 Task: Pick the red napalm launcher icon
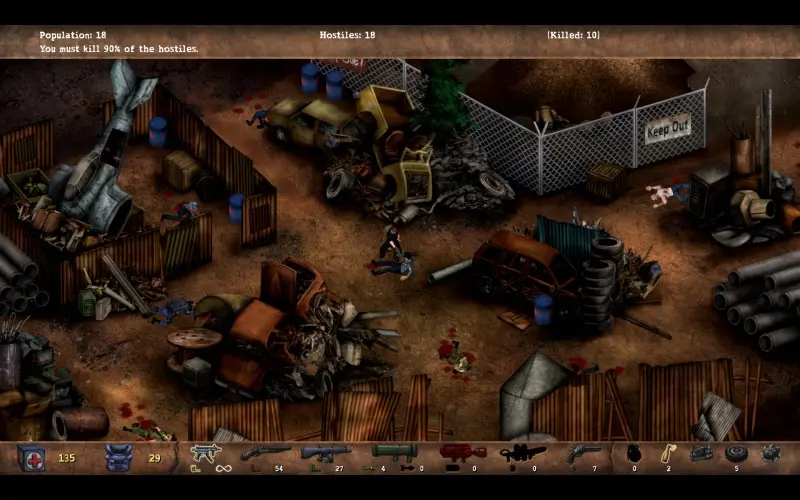click(462, 453)
